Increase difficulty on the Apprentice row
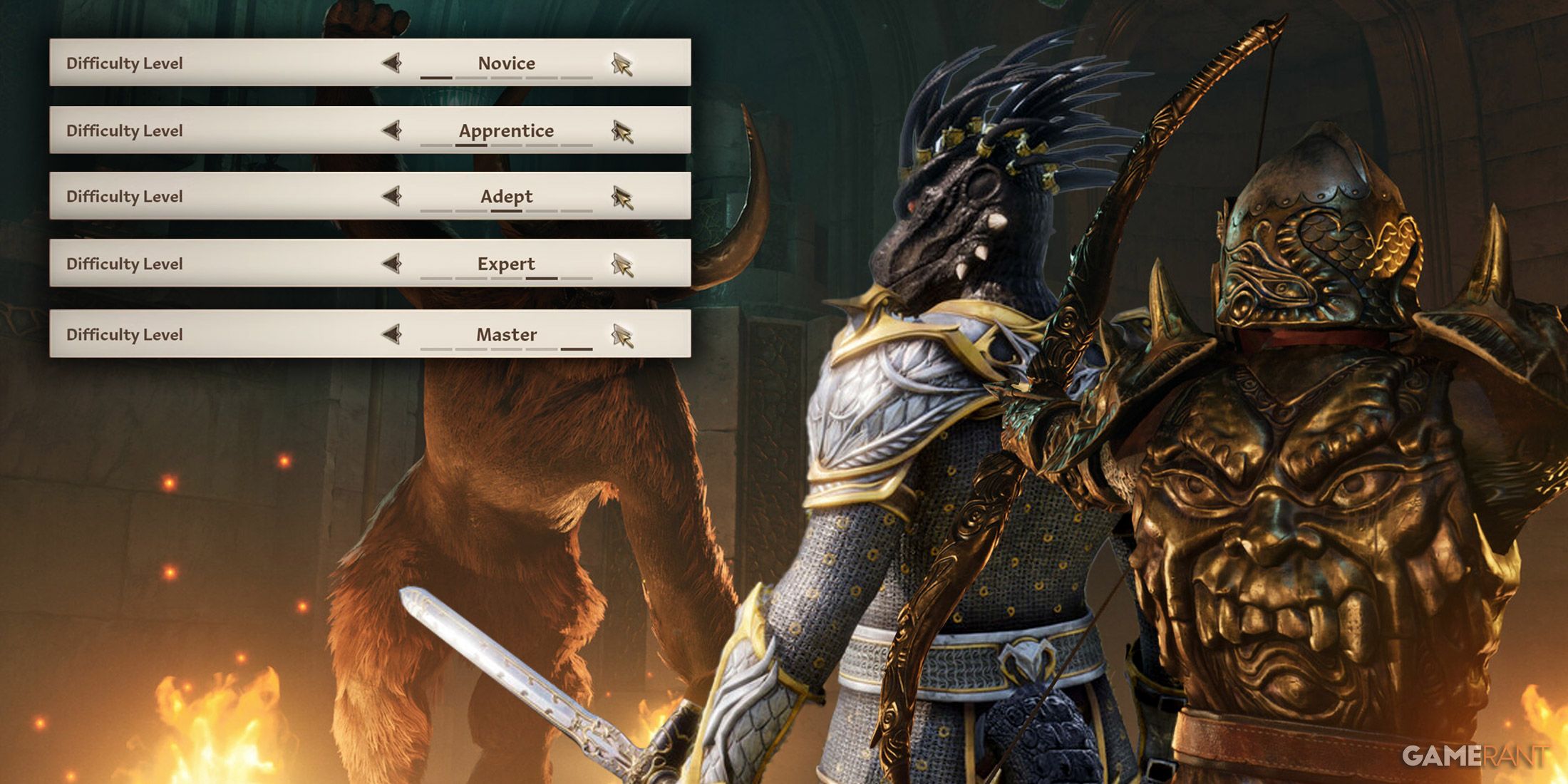 pos(621,131)
